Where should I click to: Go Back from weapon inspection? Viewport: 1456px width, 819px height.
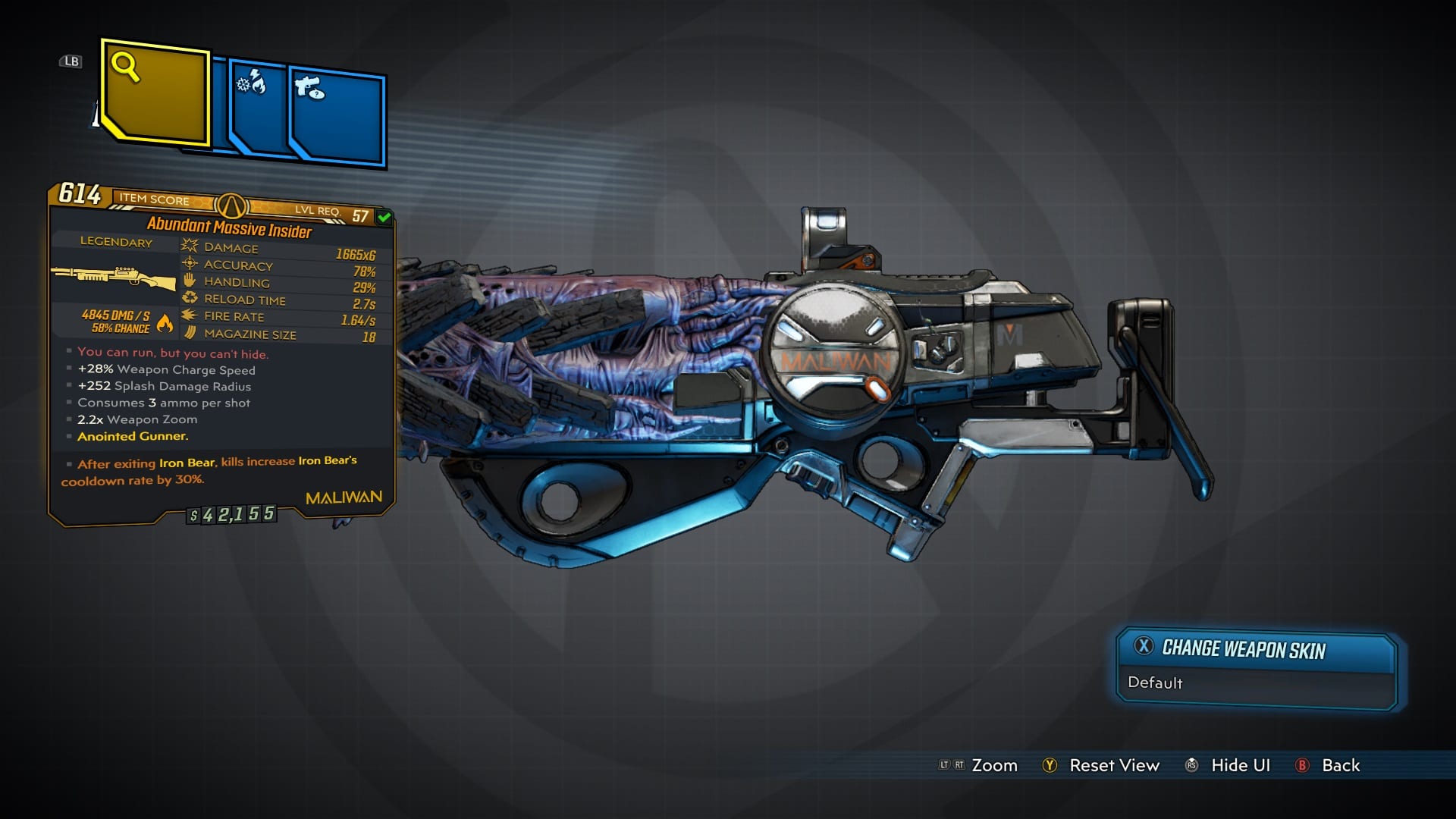[x=1339, y=766]
